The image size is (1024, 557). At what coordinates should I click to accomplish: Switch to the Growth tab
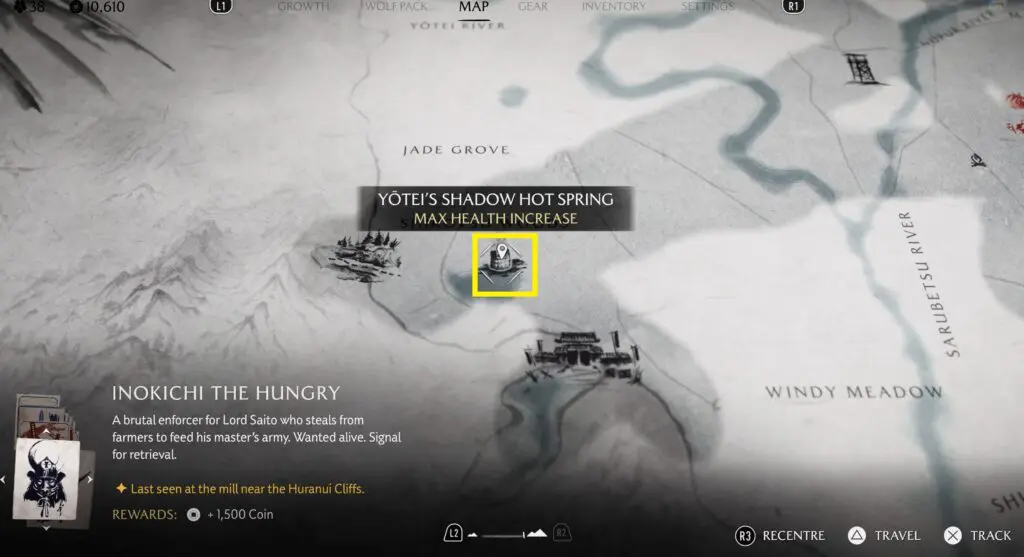[303, 7]
